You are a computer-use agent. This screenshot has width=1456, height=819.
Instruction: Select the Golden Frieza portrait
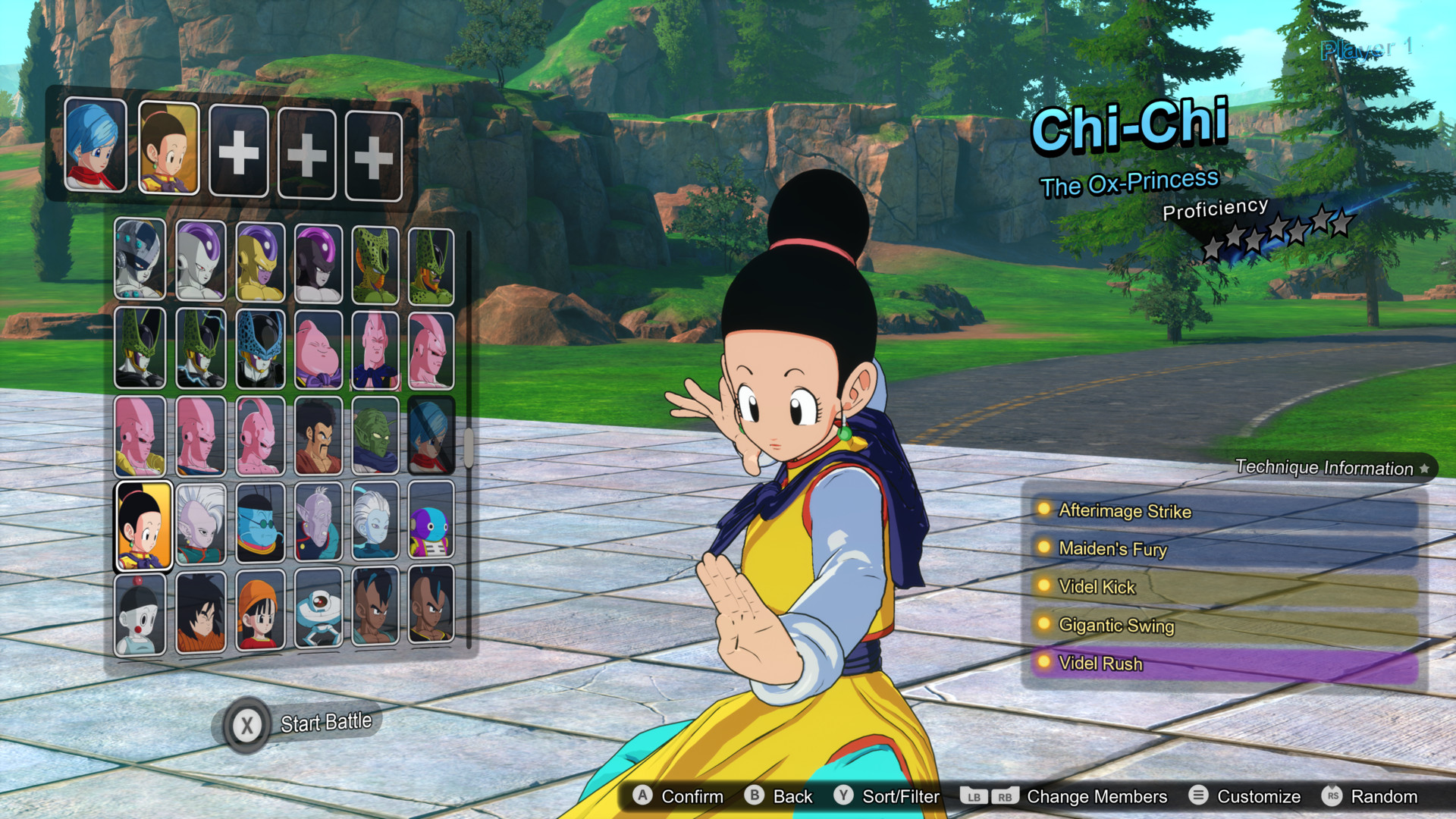pos(260,263)
